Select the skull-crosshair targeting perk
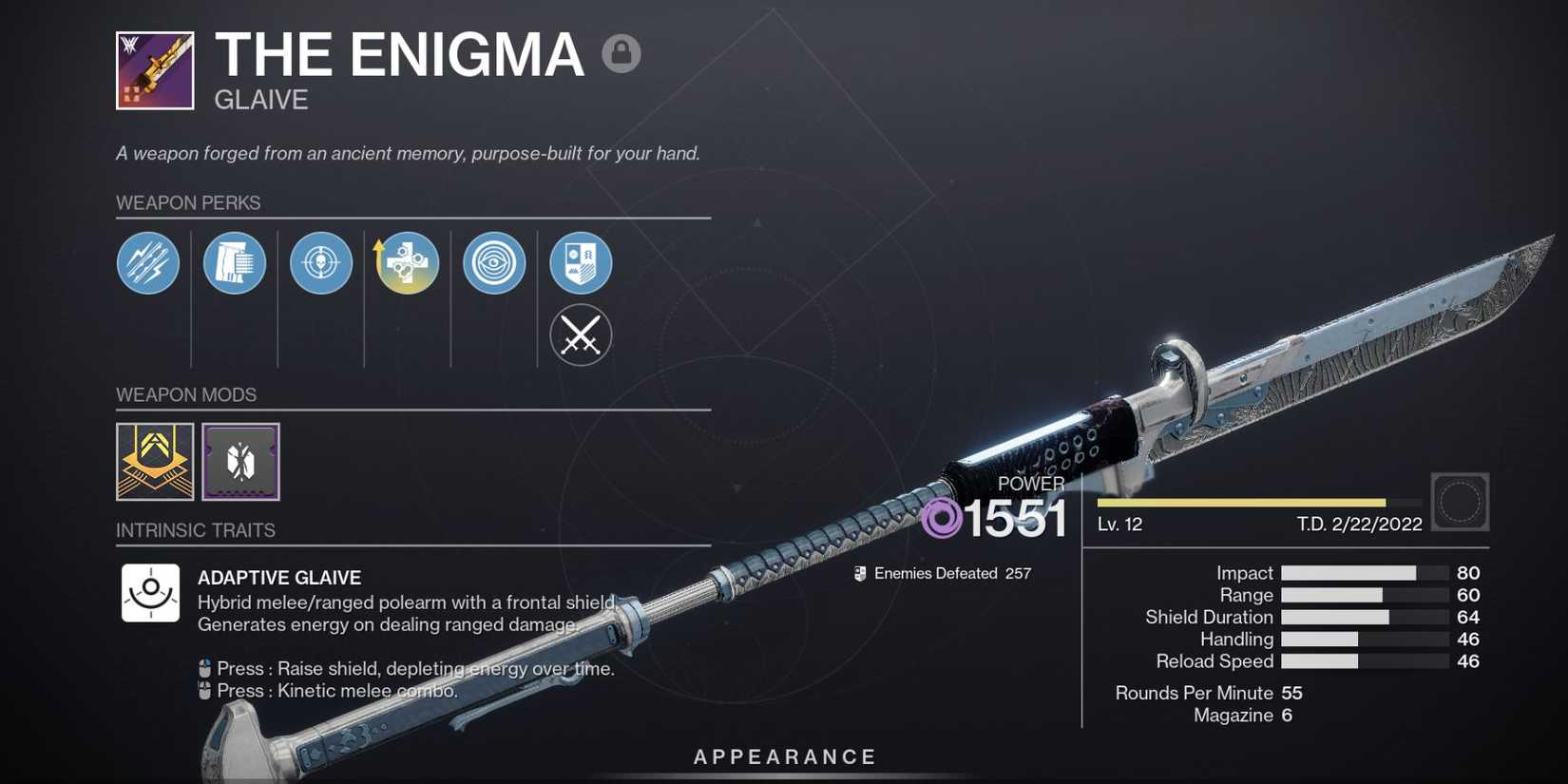 click(x=320, y=263)
